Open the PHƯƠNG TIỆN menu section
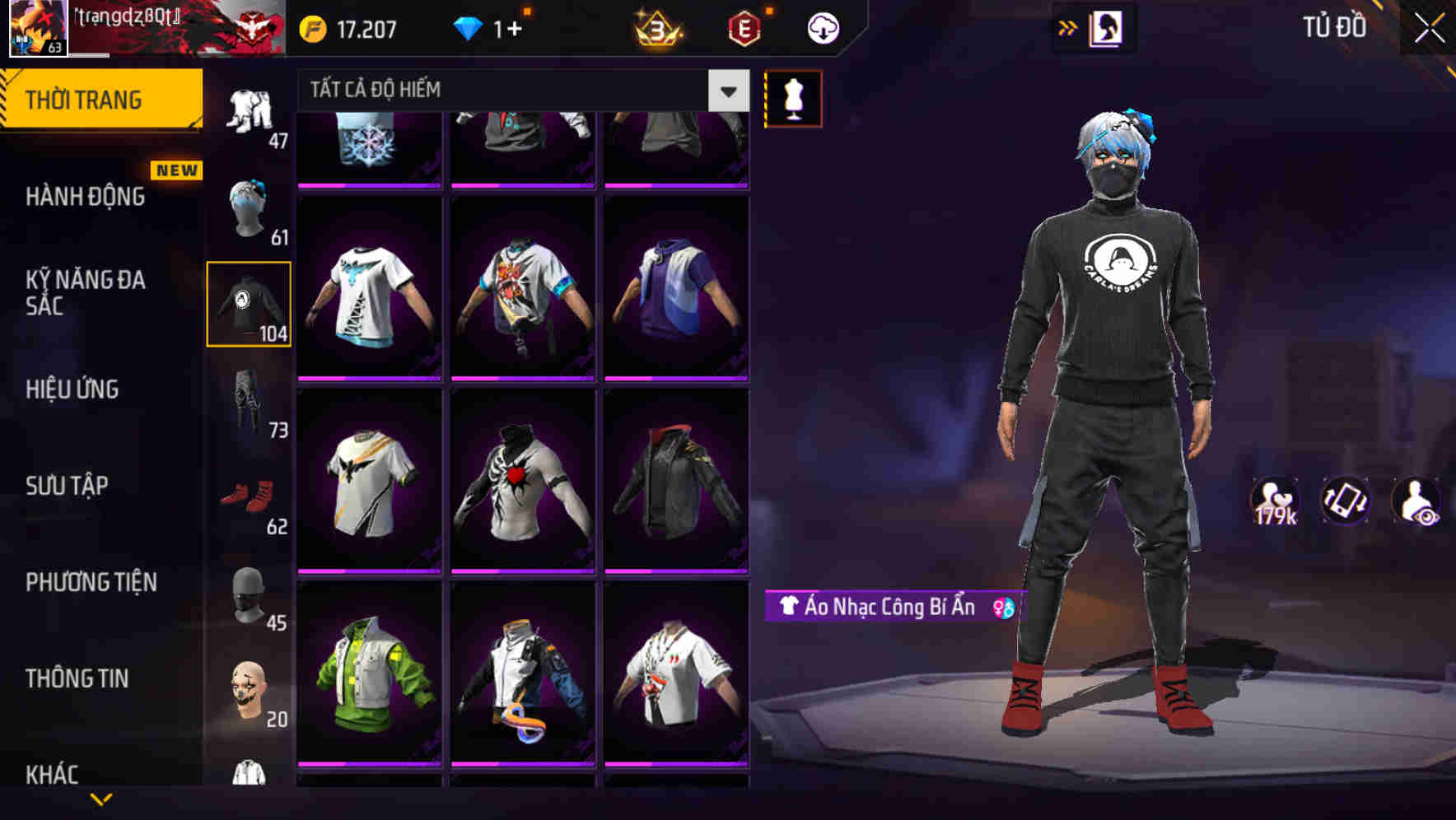1456x820 pixels. coord(91,582)
